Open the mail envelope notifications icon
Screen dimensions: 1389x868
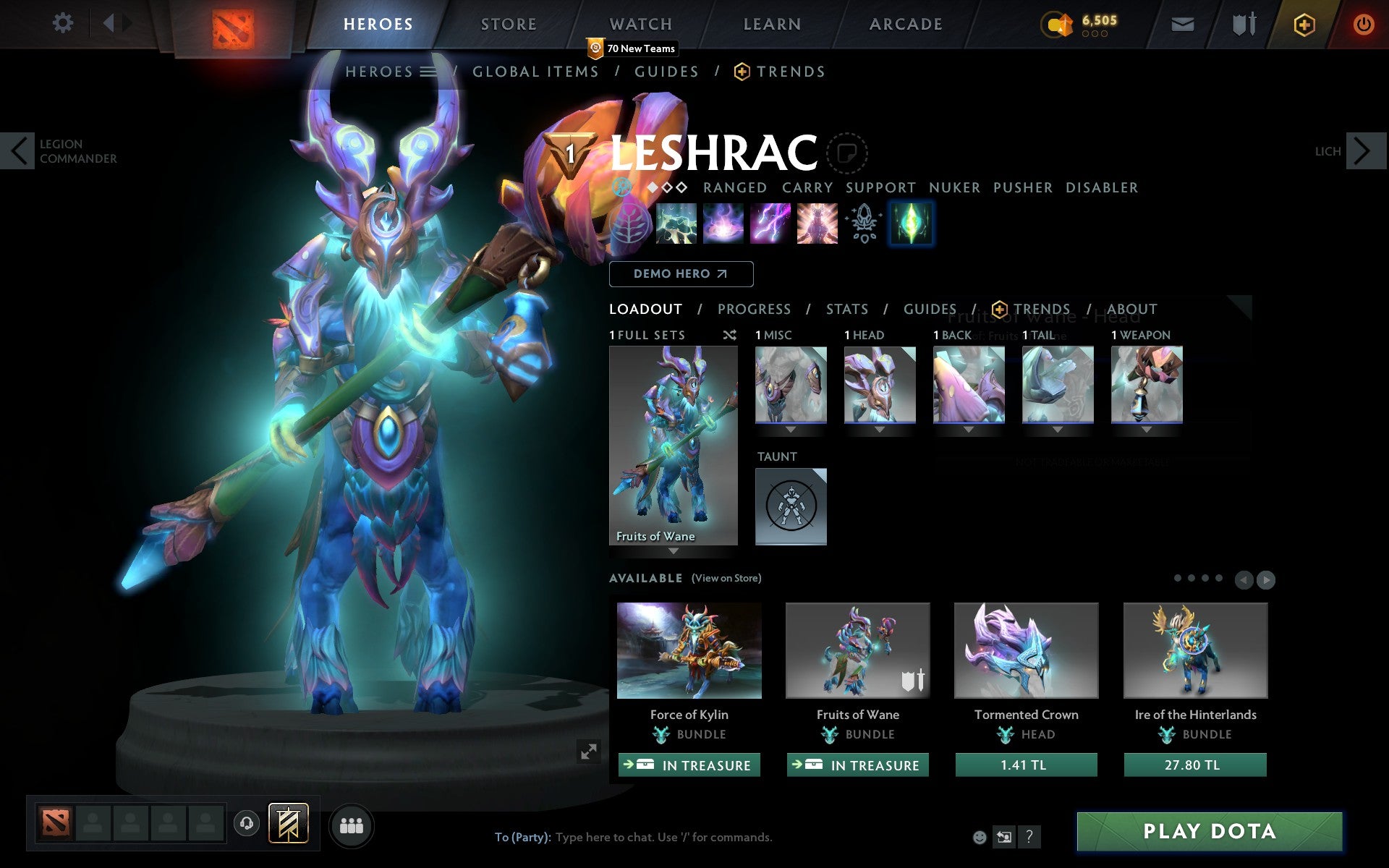point(1182,23)
